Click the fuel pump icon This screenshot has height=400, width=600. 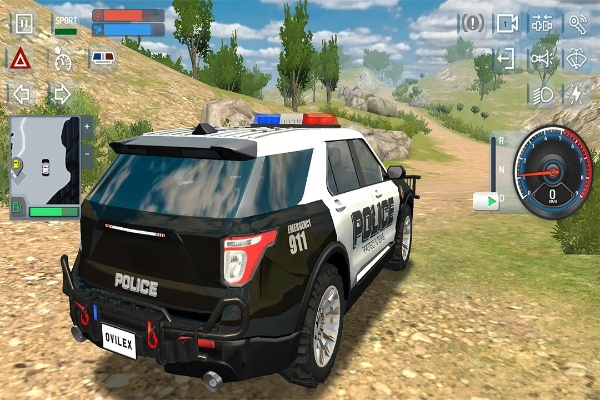tap(18, 210)
